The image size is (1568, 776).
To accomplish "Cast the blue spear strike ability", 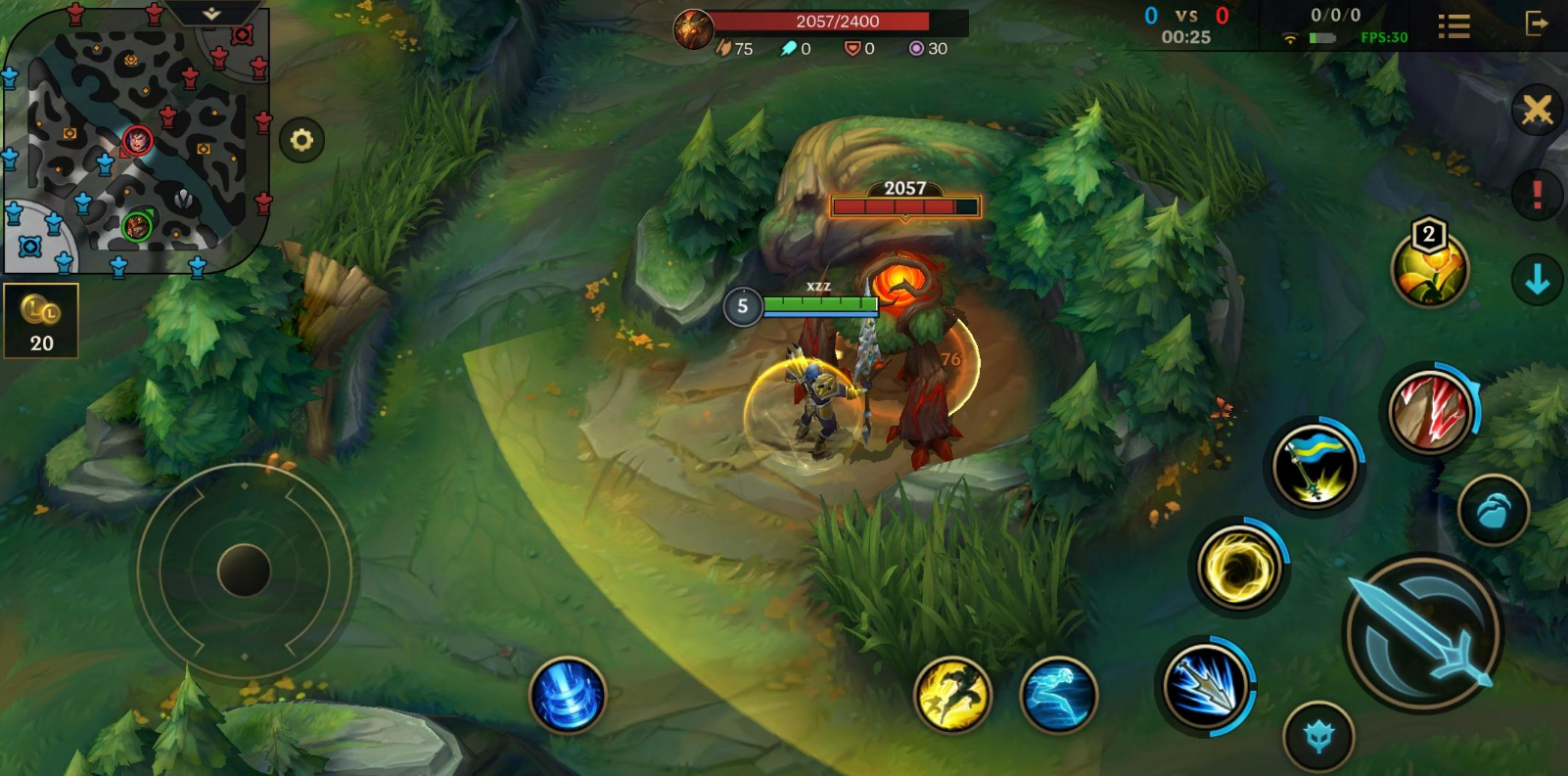I will pyautogui.click(x=1205, y=685).
